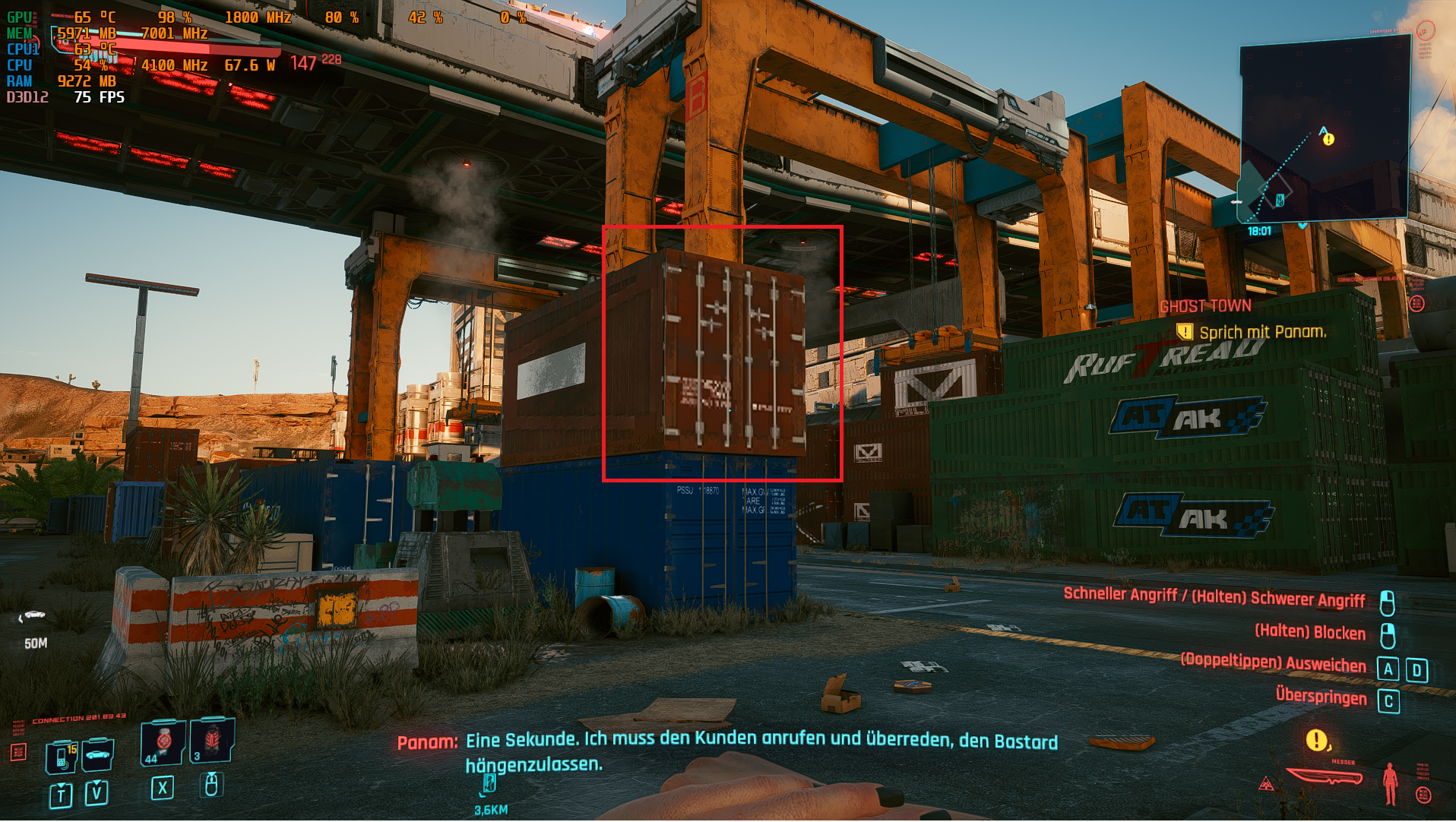Viewport: 1456px width, 822px height.
Task: Click the GHOST TOWN quest title
Action: tap(1204, 306)
